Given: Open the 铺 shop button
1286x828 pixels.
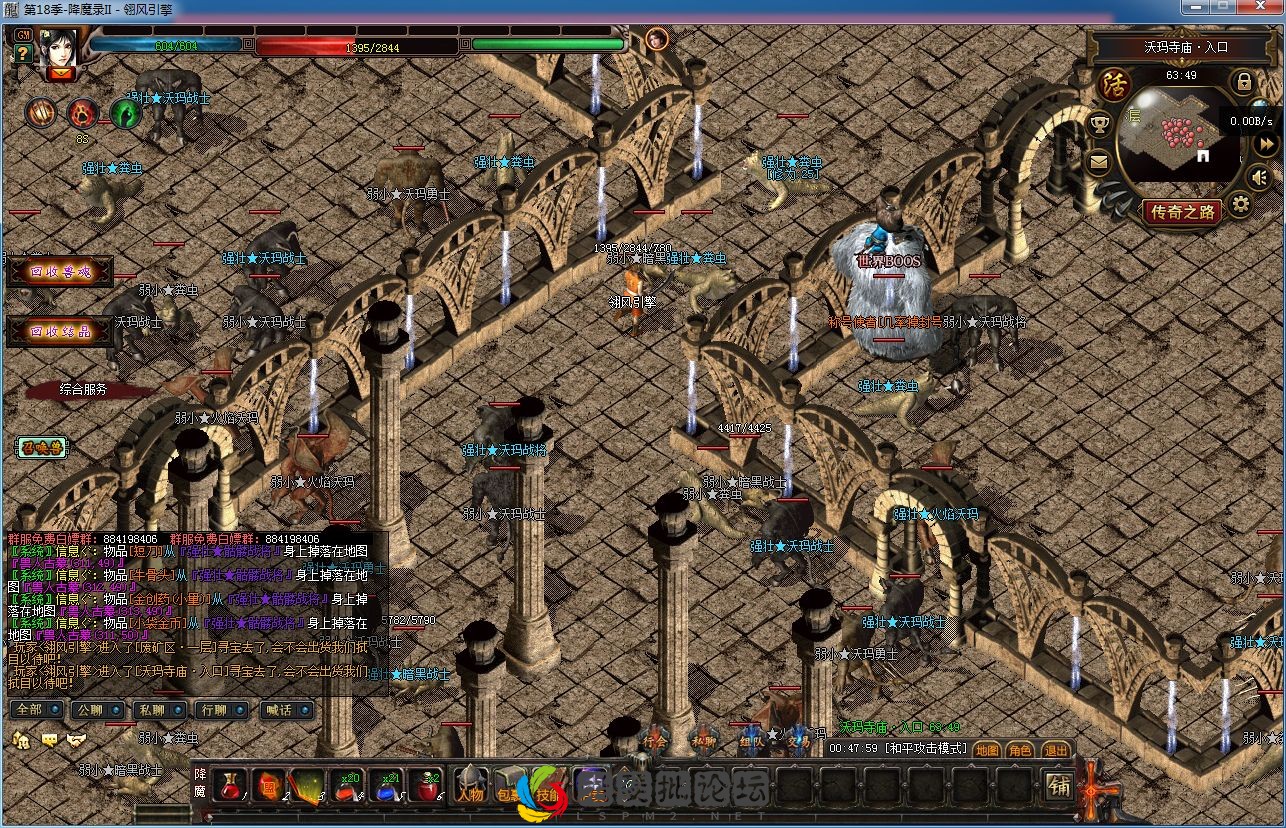Looking at the screenshot, I should (1059, 786).
